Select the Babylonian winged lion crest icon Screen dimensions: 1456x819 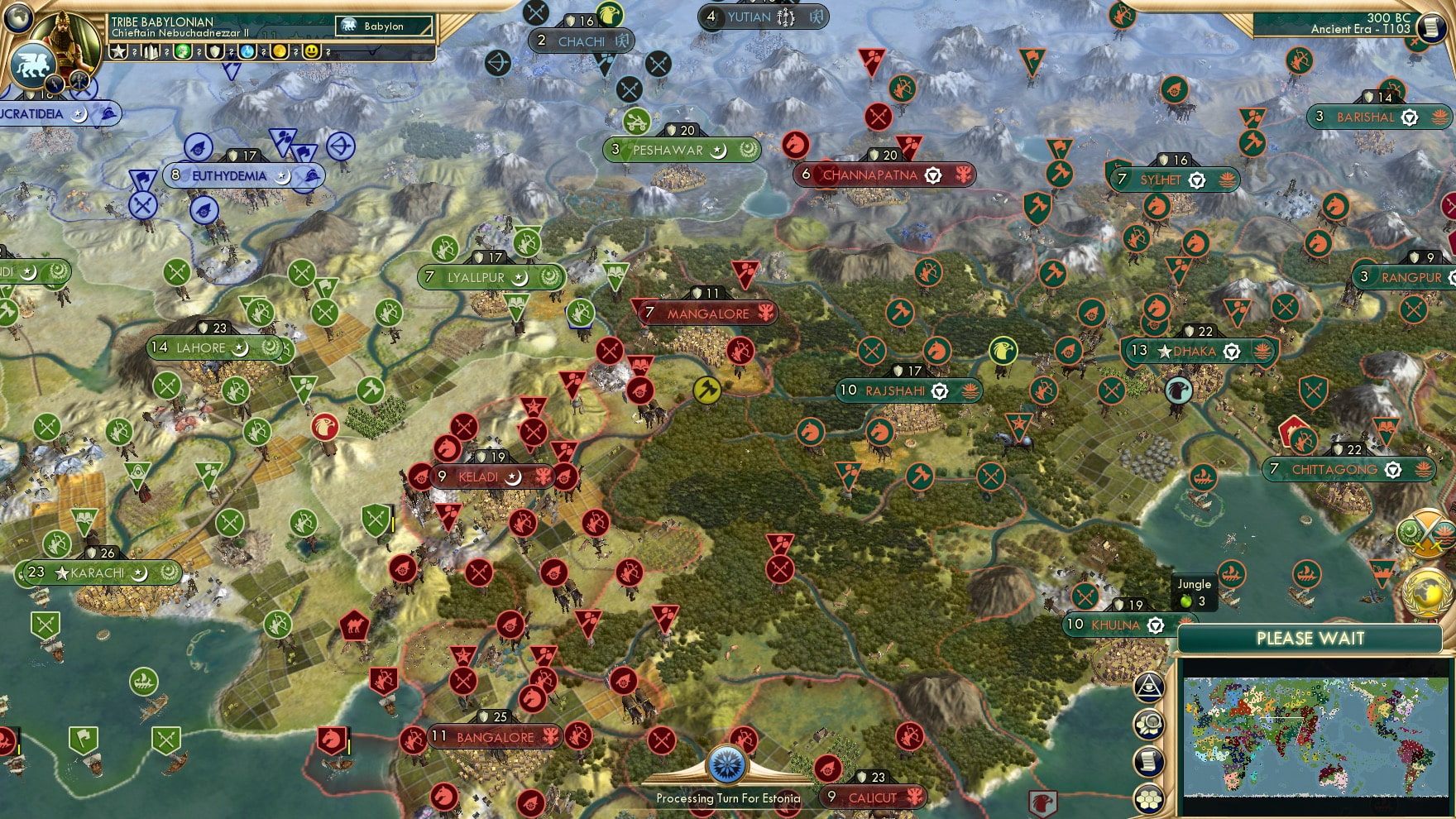pyautogui.click(x=33, y=66)
